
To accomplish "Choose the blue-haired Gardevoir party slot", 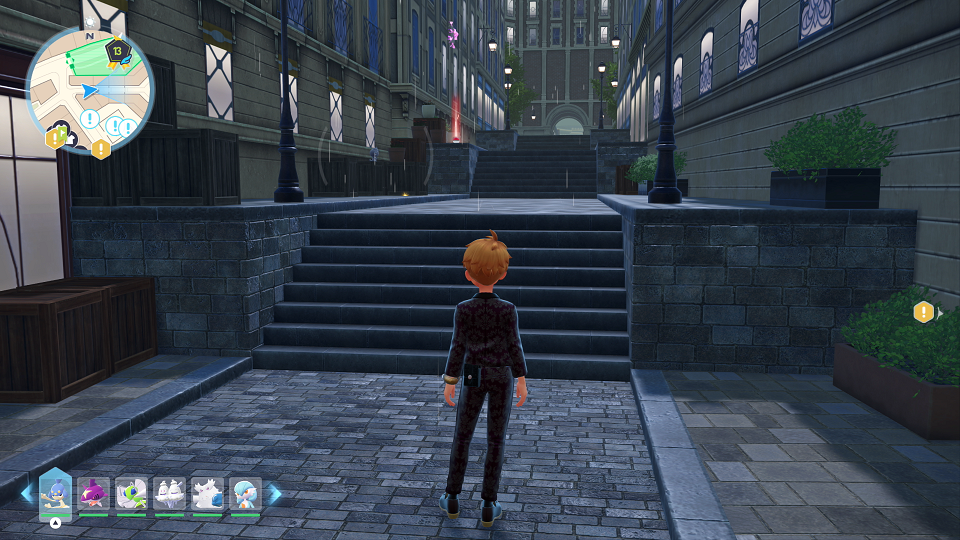I will click(x=245, y=493).
